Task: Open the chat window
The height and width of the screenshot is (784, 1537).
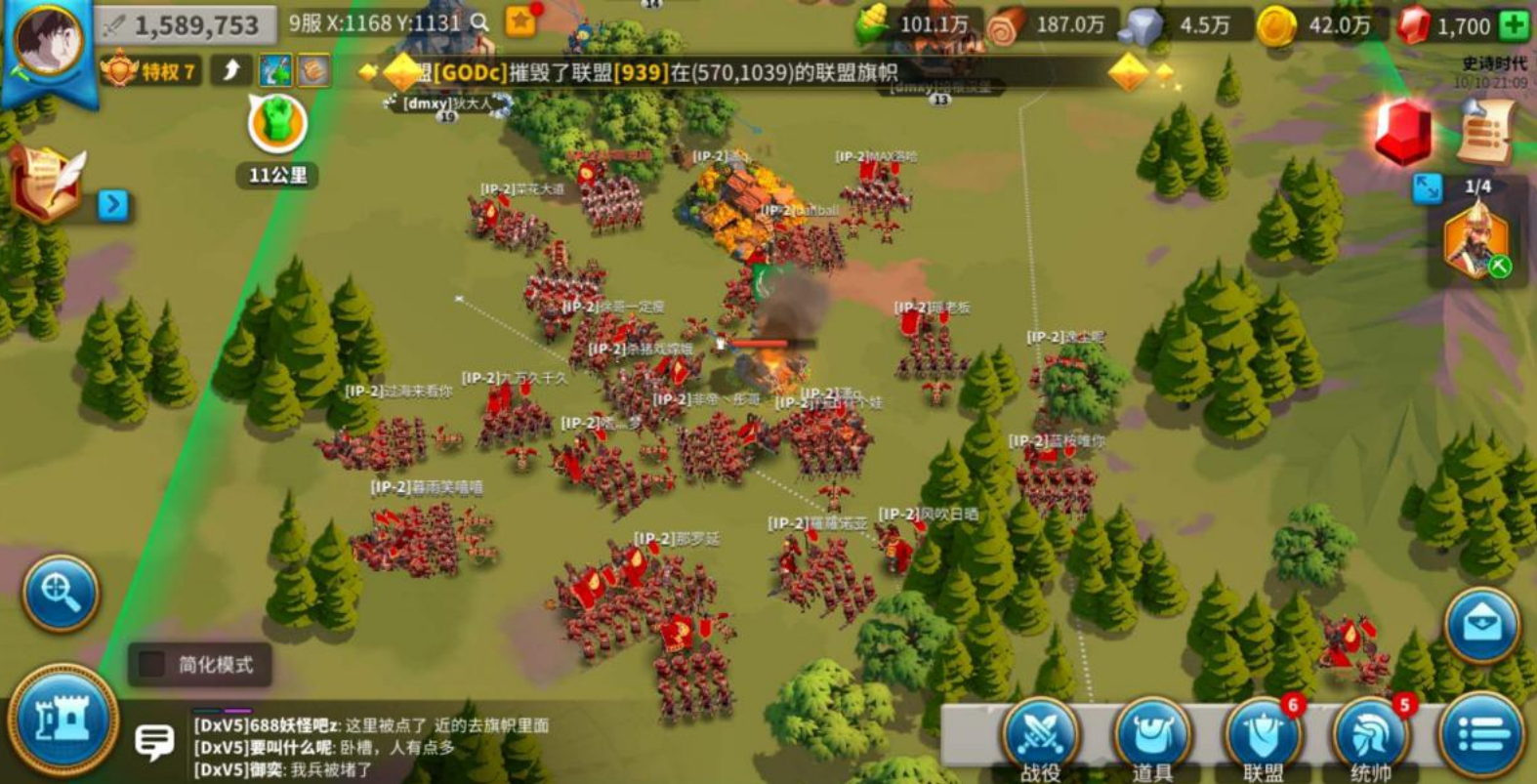Action: pyautogui.click(x=154, y=742)
